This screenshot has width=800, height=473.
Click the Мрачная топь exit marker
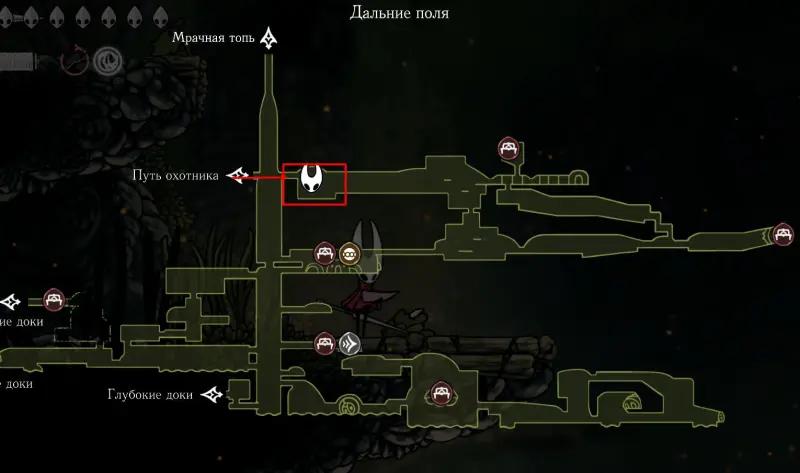click(269, 39)
